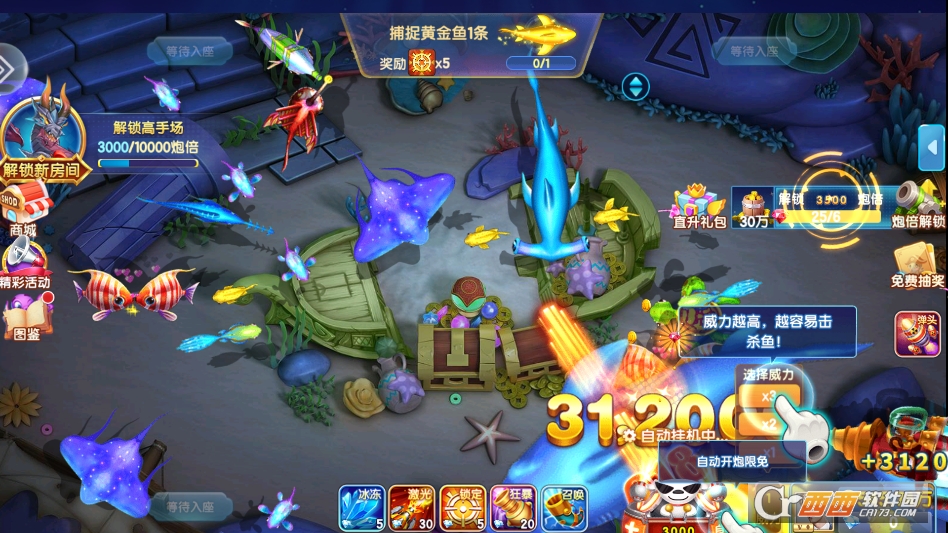
Task: Choose the x3 cannon power option
Action: pyautogui.click(x=769, y=397)
